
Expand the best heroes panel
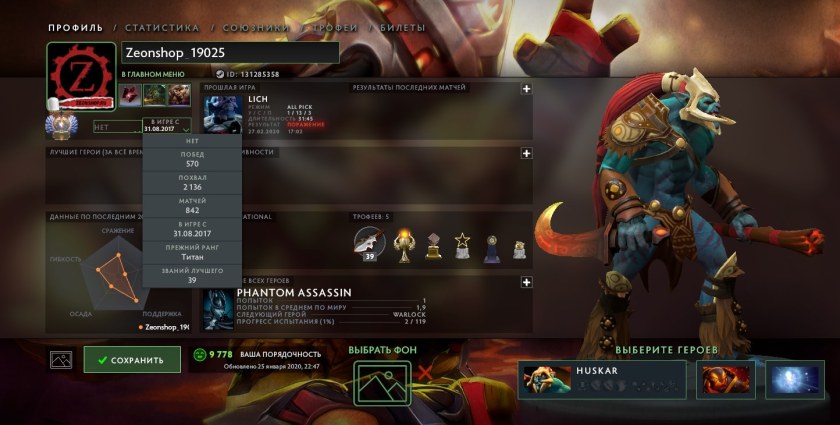coord(526,153)
